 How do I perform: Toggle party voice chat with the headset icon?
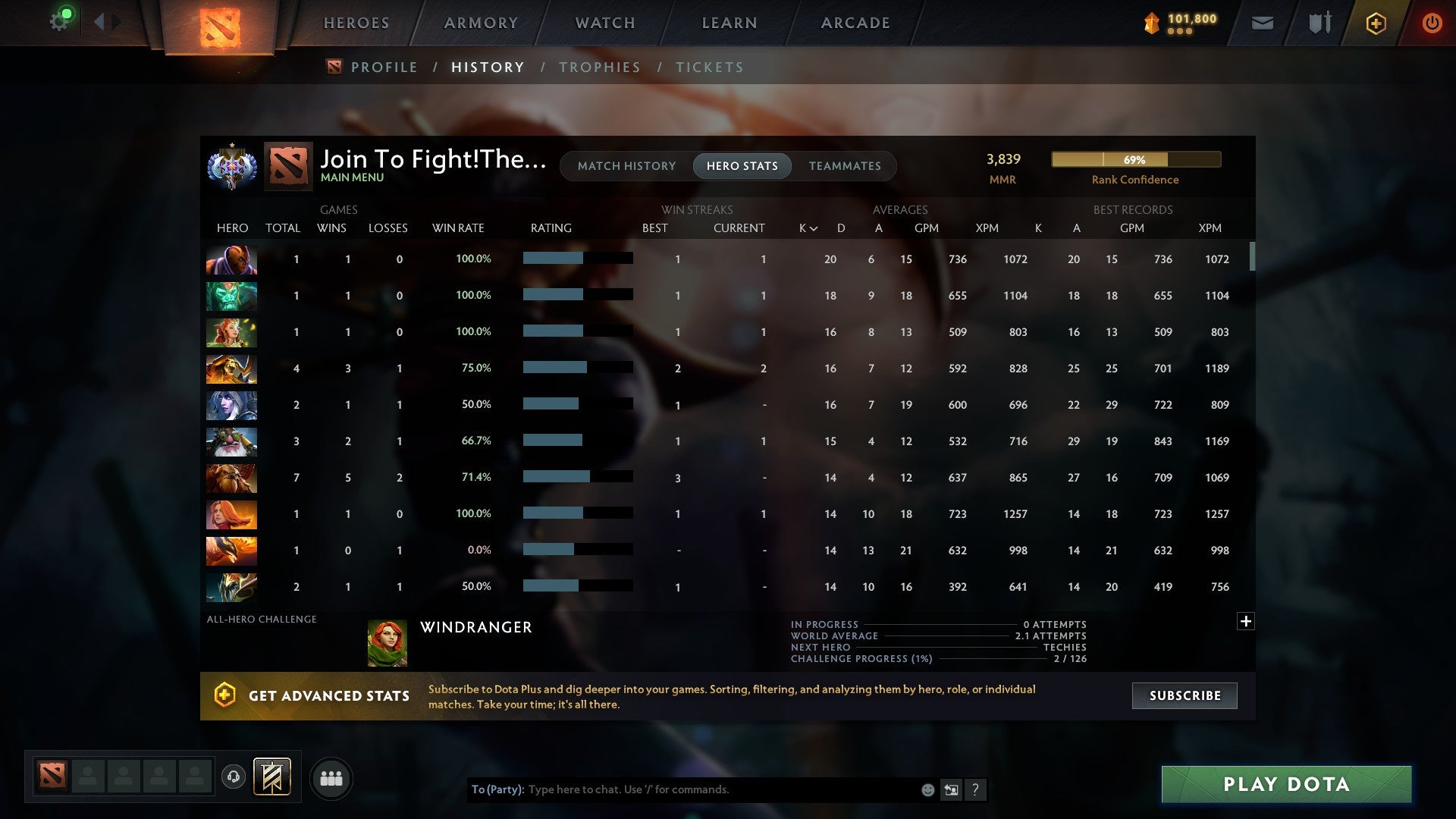point(234,777)
